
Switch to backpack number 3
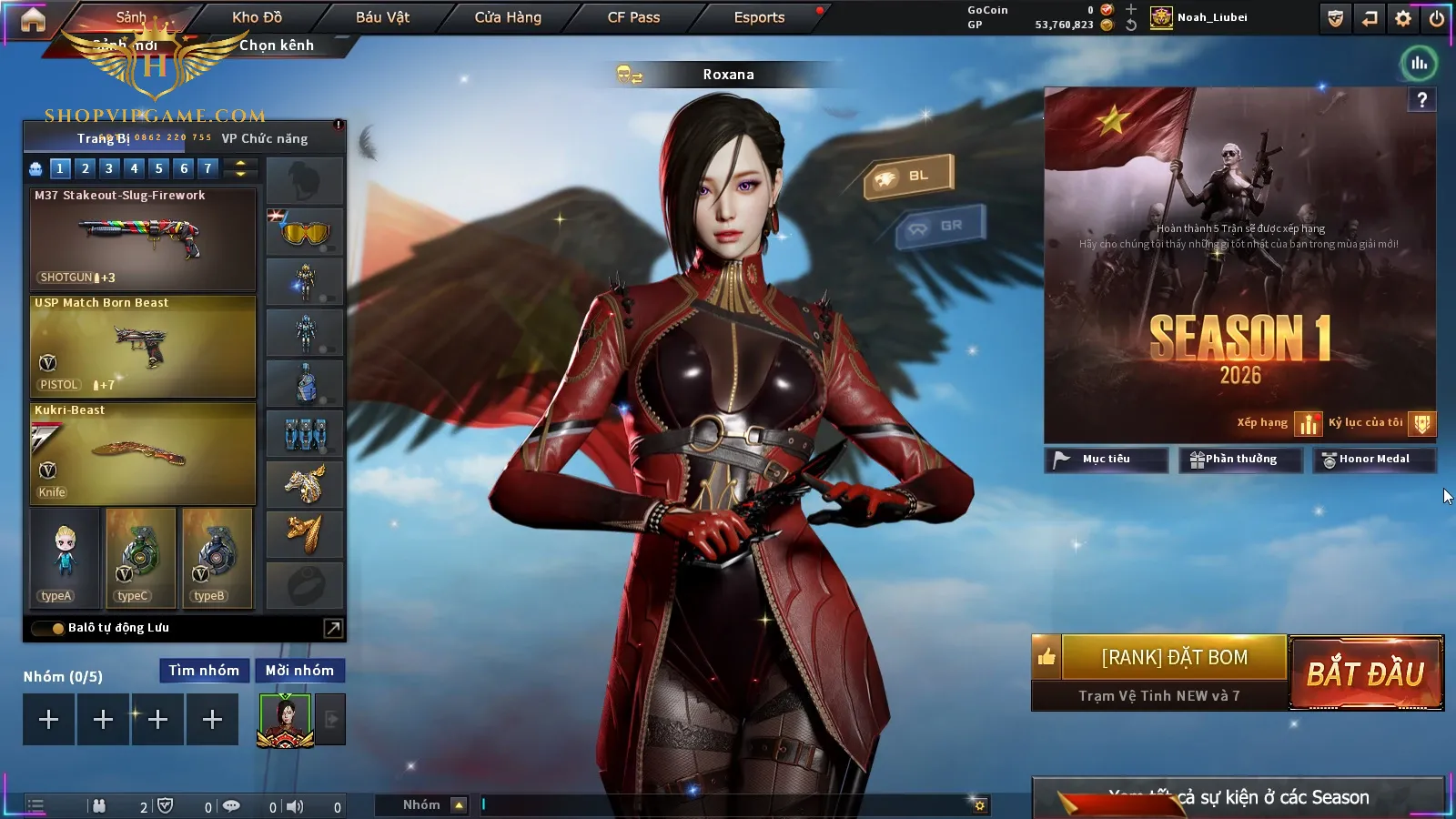[109, 168]
